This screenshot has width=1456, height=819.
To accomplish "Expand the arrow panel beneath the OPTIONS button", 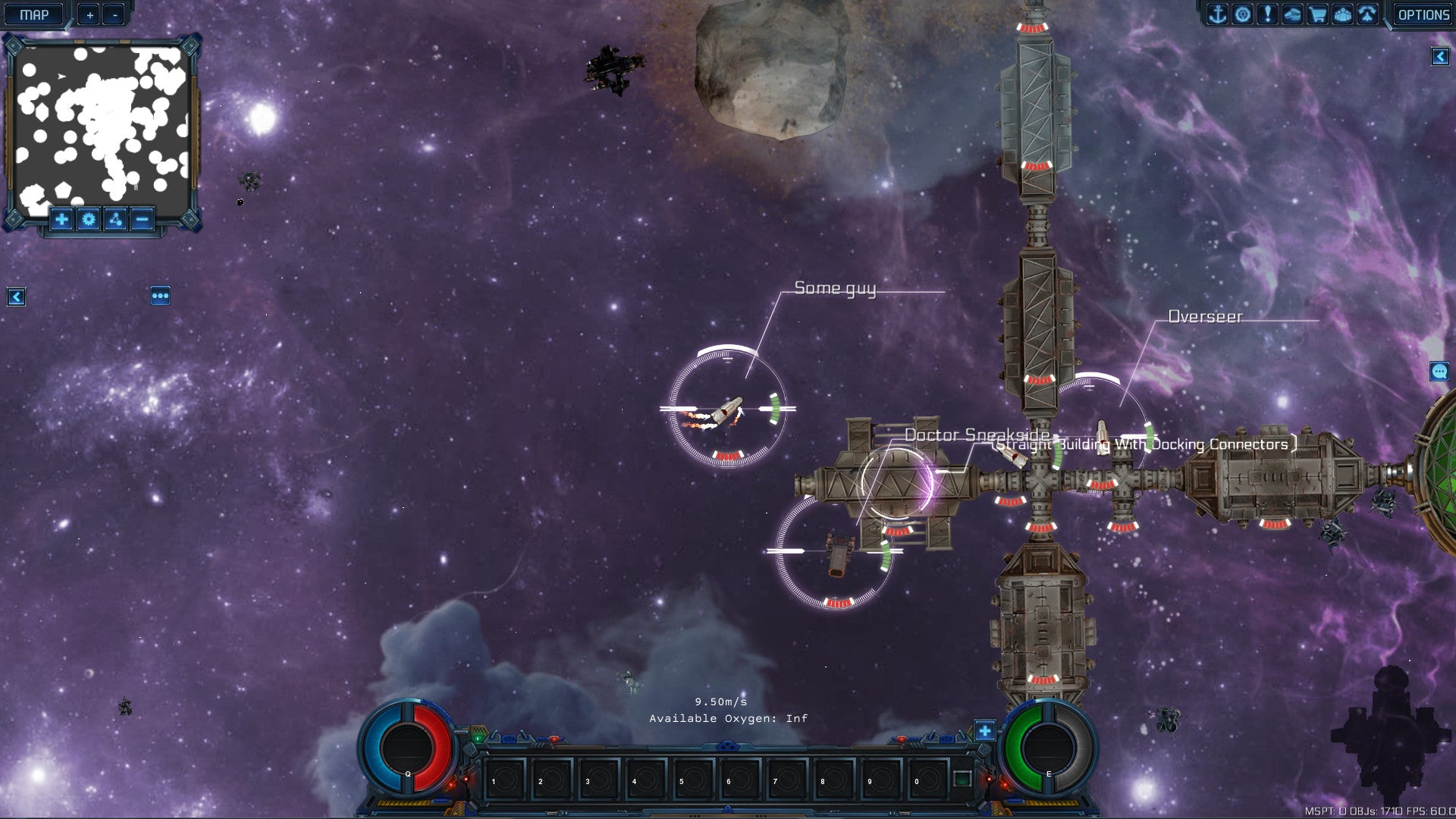I will pos(1440,56).
